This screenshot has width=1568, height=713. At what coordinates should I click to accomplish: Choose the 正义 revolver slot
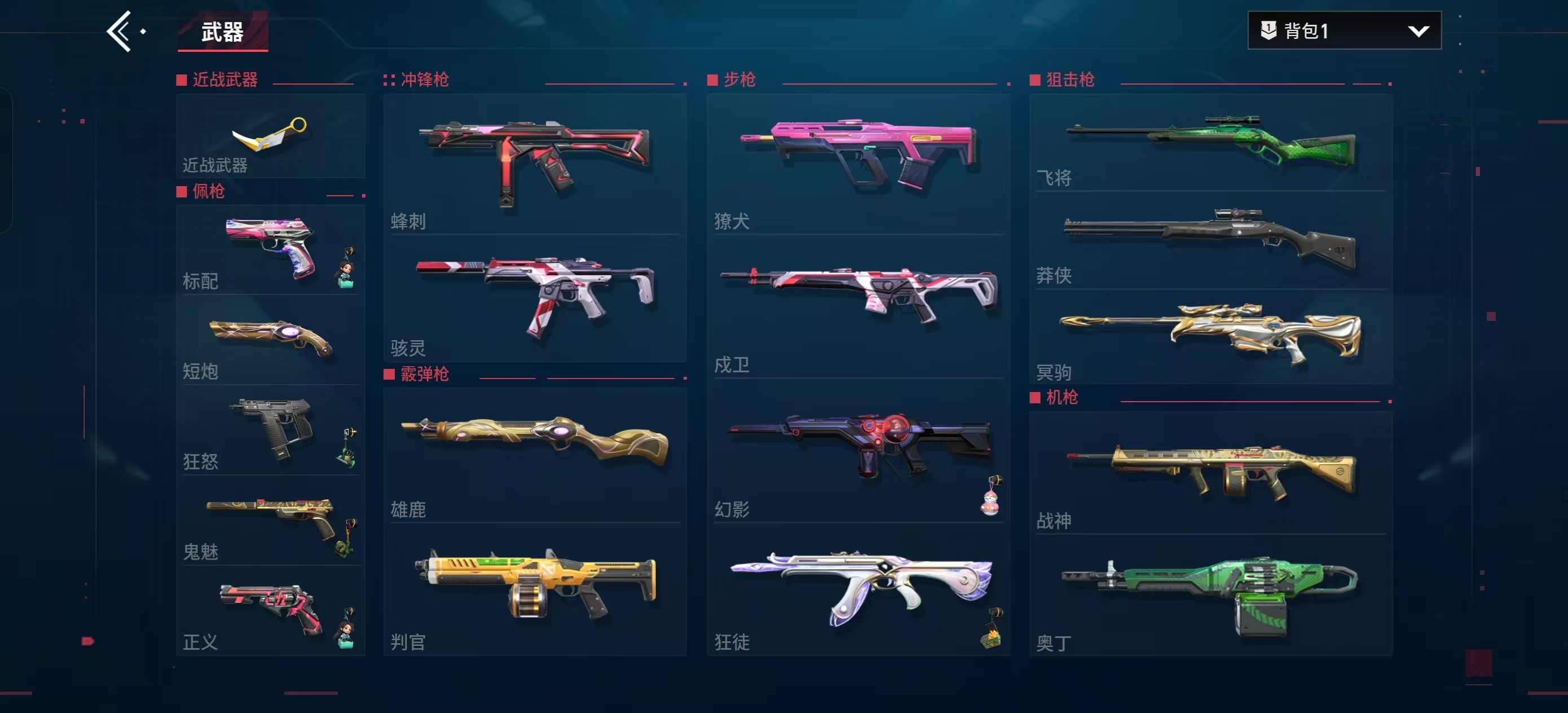[270, 611]
